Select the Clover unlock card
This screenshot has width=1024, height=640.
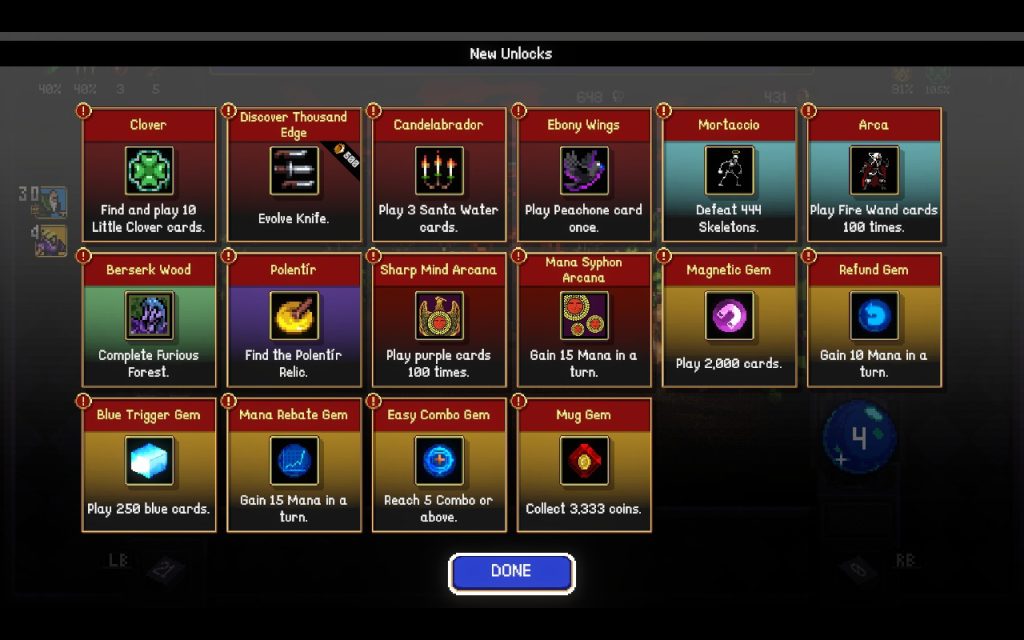[149, 175]
